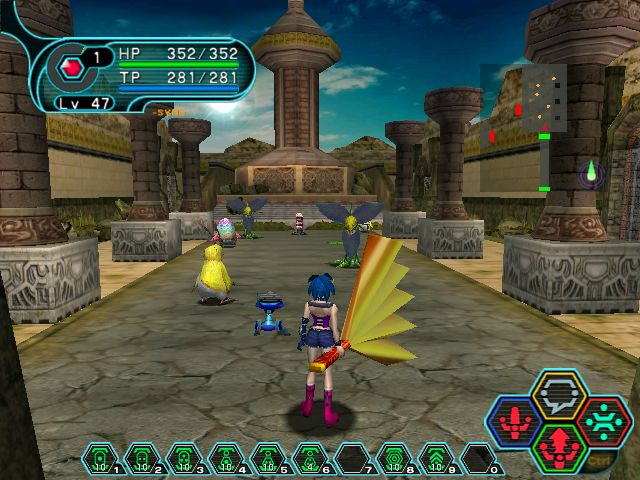
Task: Trigger the double-chevron icon in slot 9
Action: pyautogui.click(x=435, y=459)
